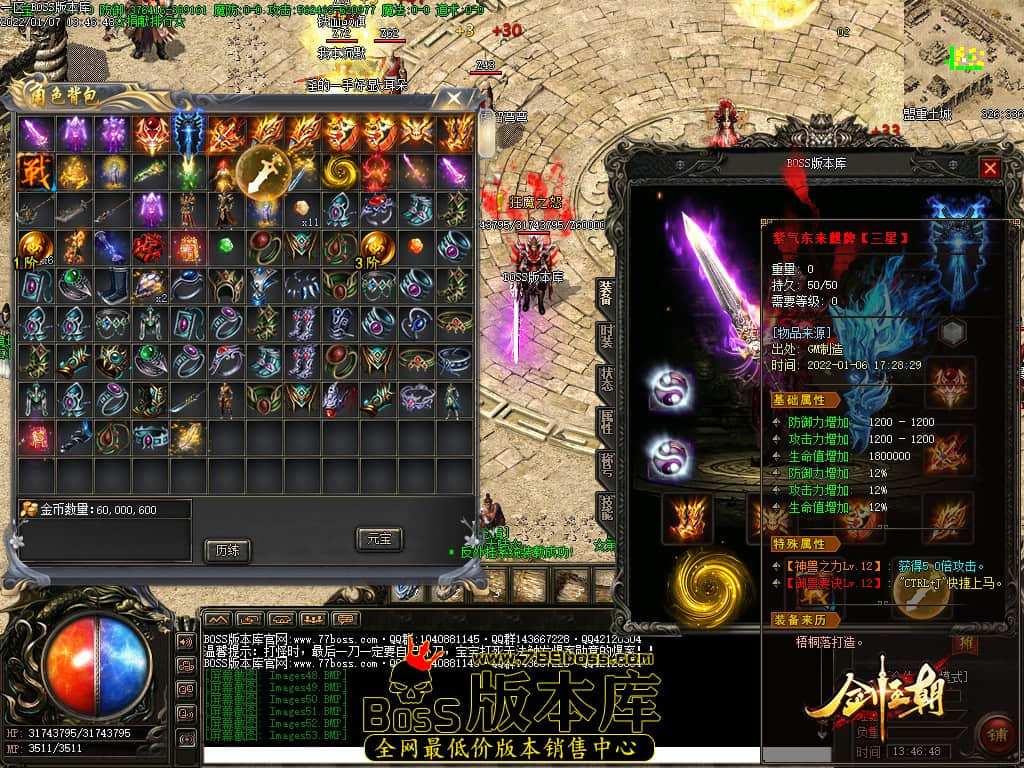Show the 状态 status tab
Image resolution: width=1024 pixels, height=768 pixels.
point(606,378)
